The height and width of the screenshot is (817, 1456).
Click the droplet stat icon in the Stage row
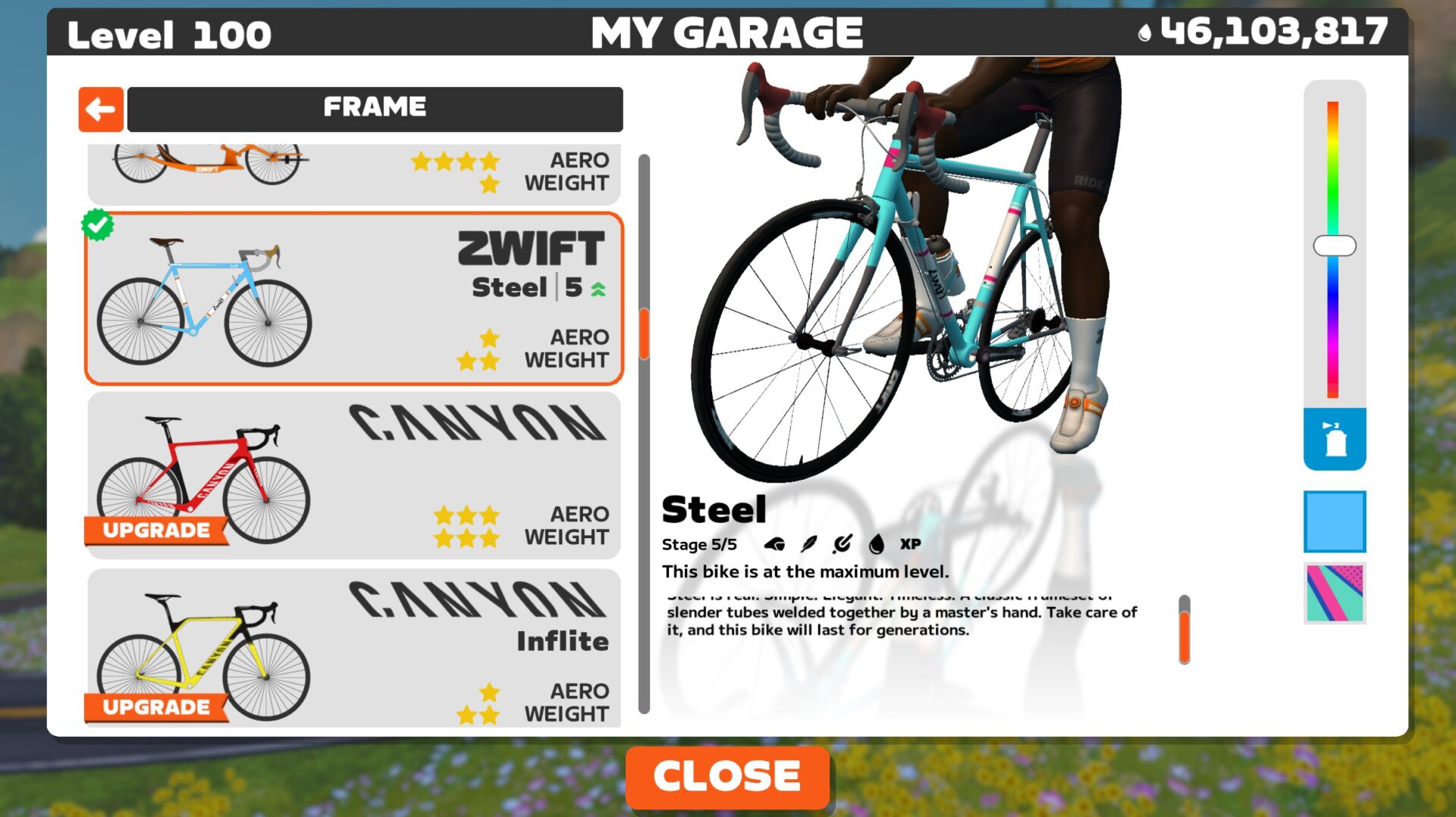pyautogui.click(x=877, y=543)
